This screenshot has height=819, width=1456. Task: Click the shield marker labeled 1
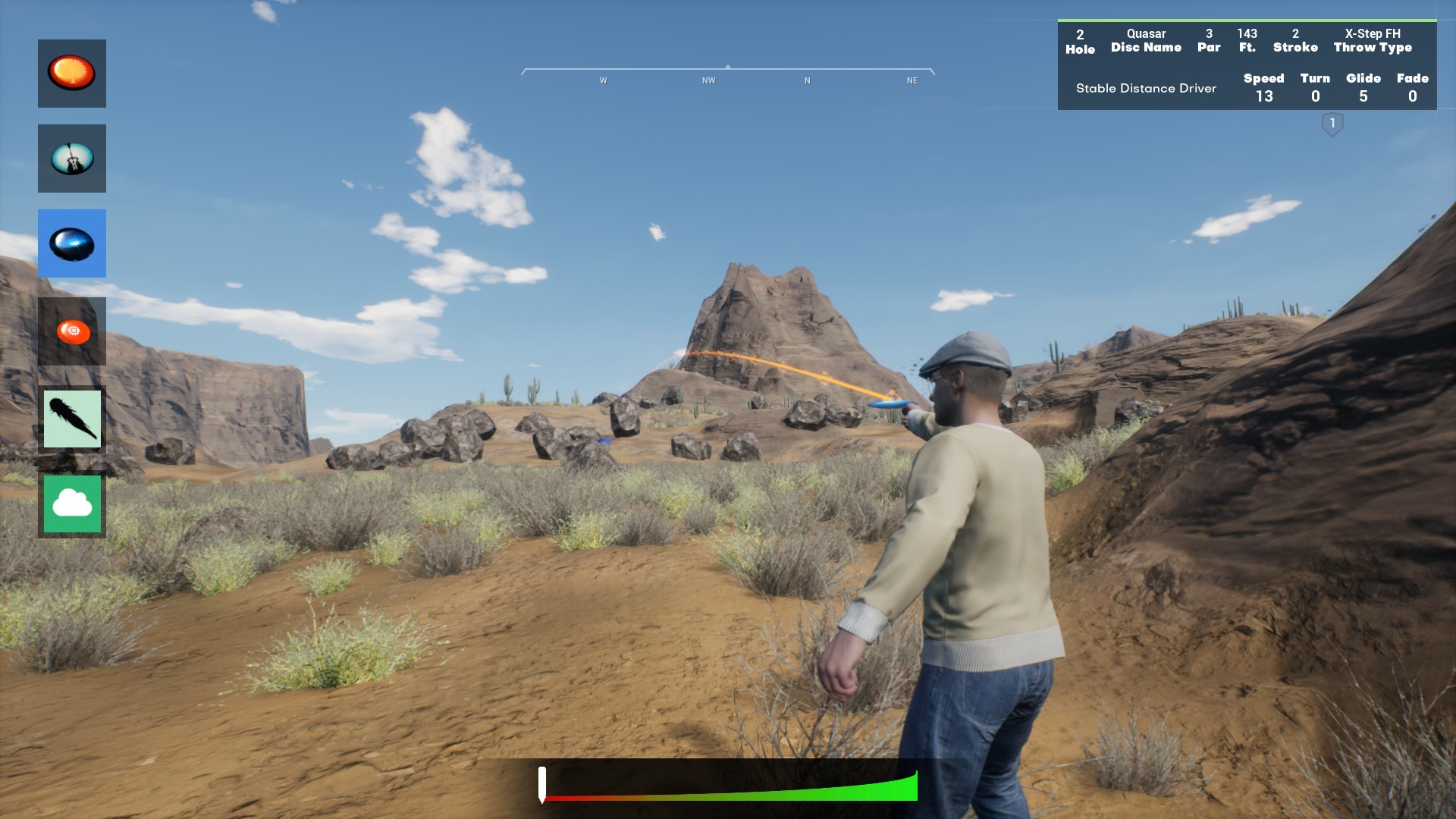click(x=1332, y=123)
